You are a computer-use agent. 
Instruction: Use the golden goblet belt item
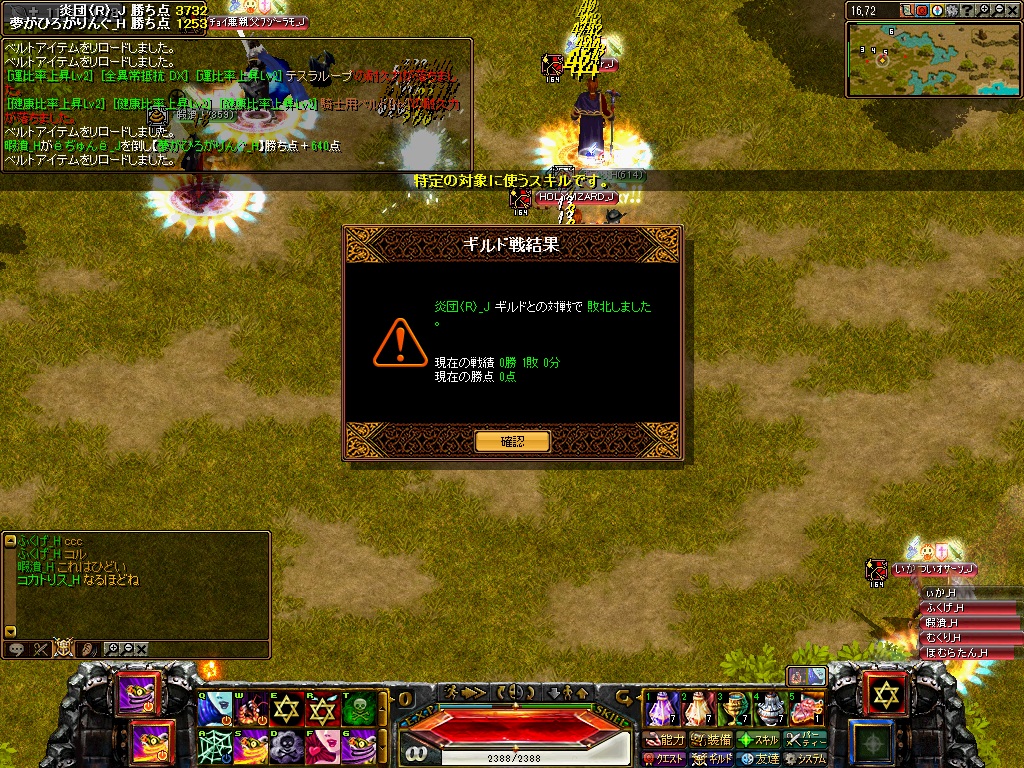[x=735, y=708]
